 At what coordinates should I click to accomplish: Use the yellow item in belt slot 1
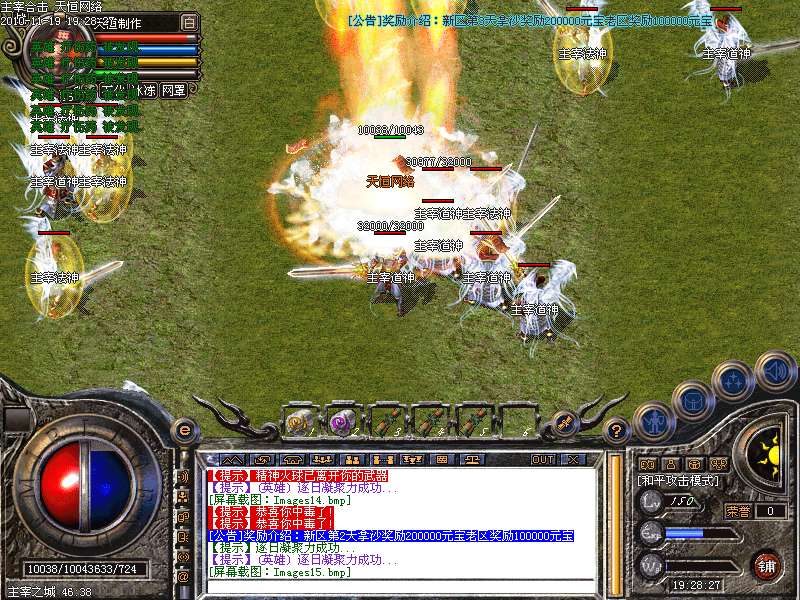tap(298, 421)
